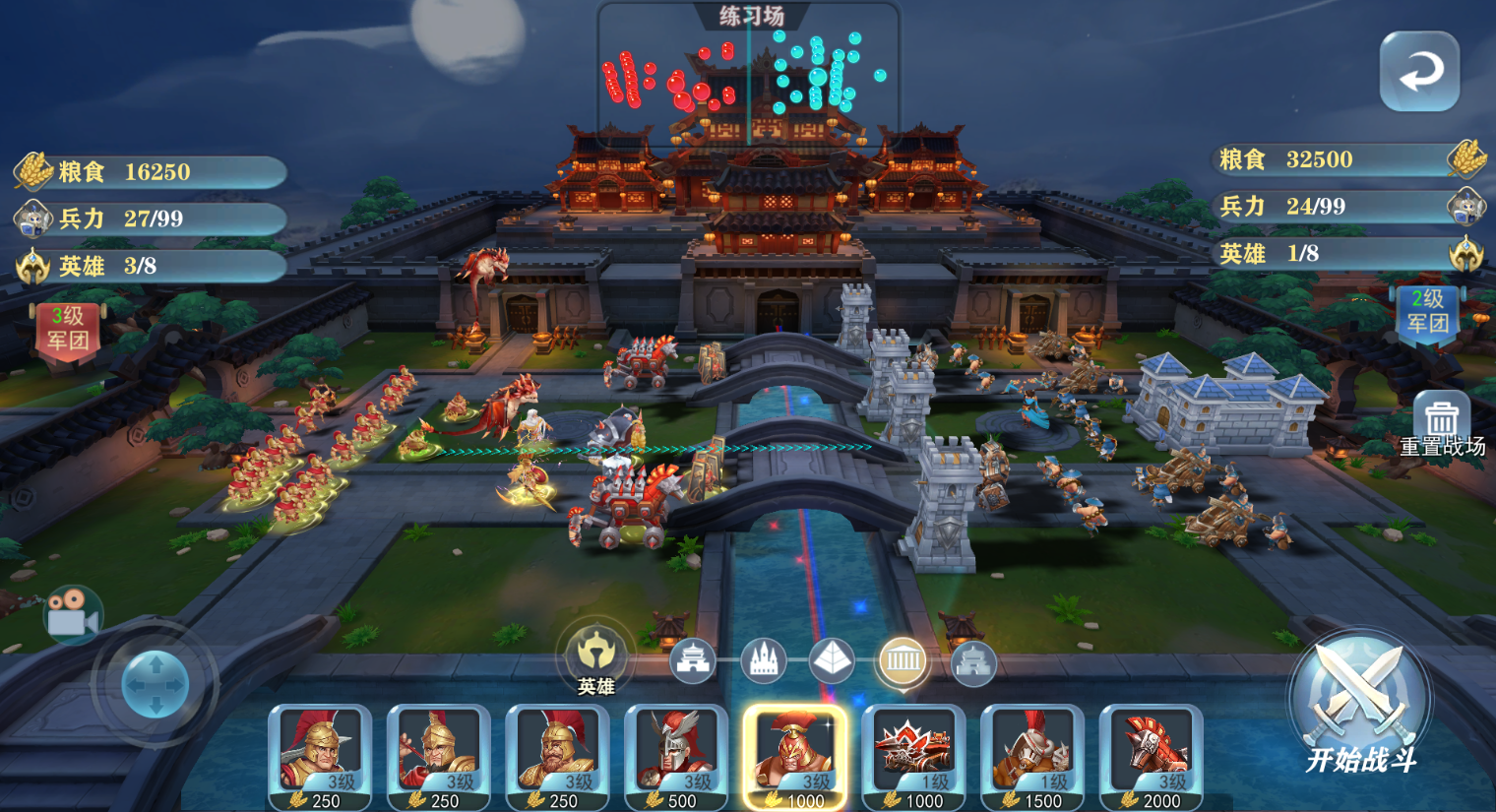
Task: Open the blue 2级 军团 banner
Action: (x=1427, y=313)
